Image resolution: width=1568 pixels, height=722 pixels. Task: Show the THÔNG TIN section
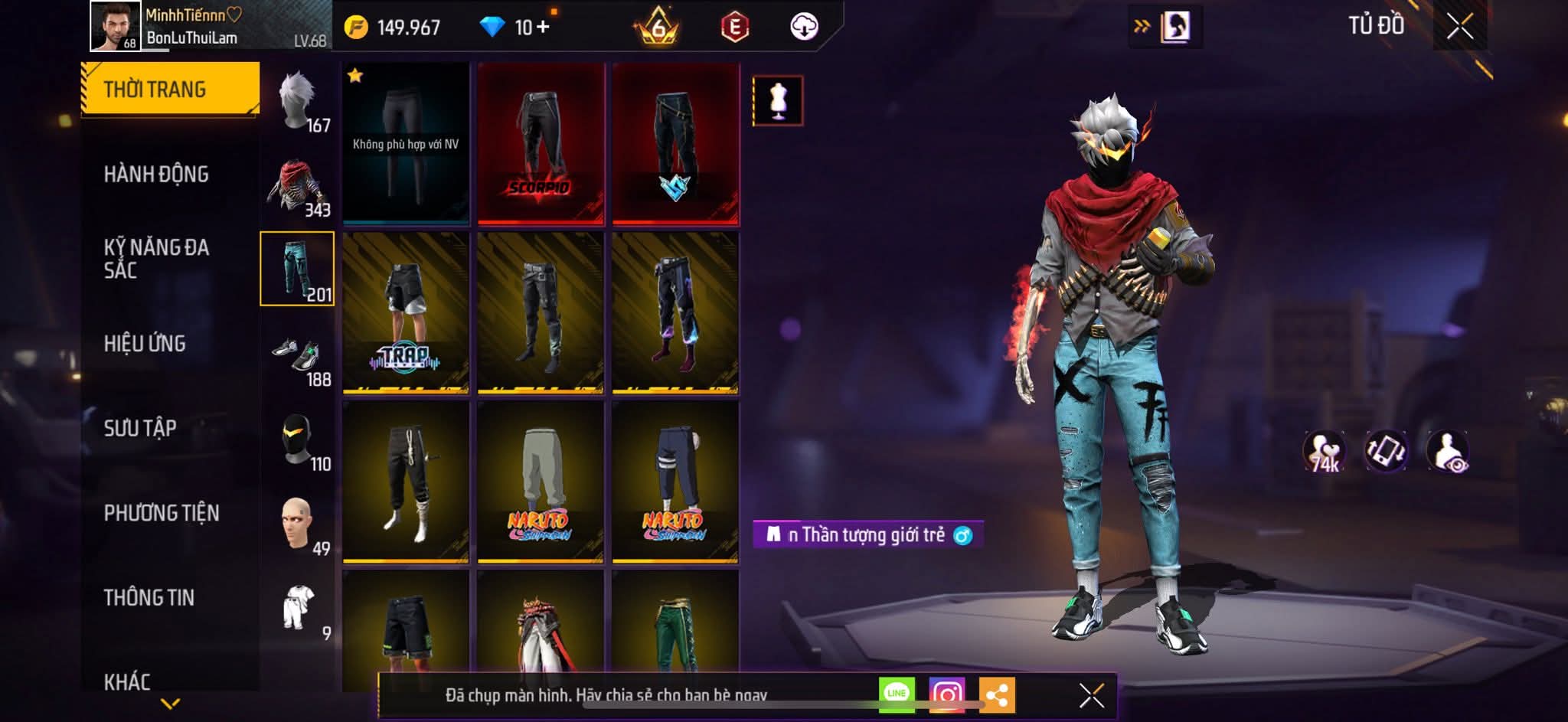click(149, 597)
